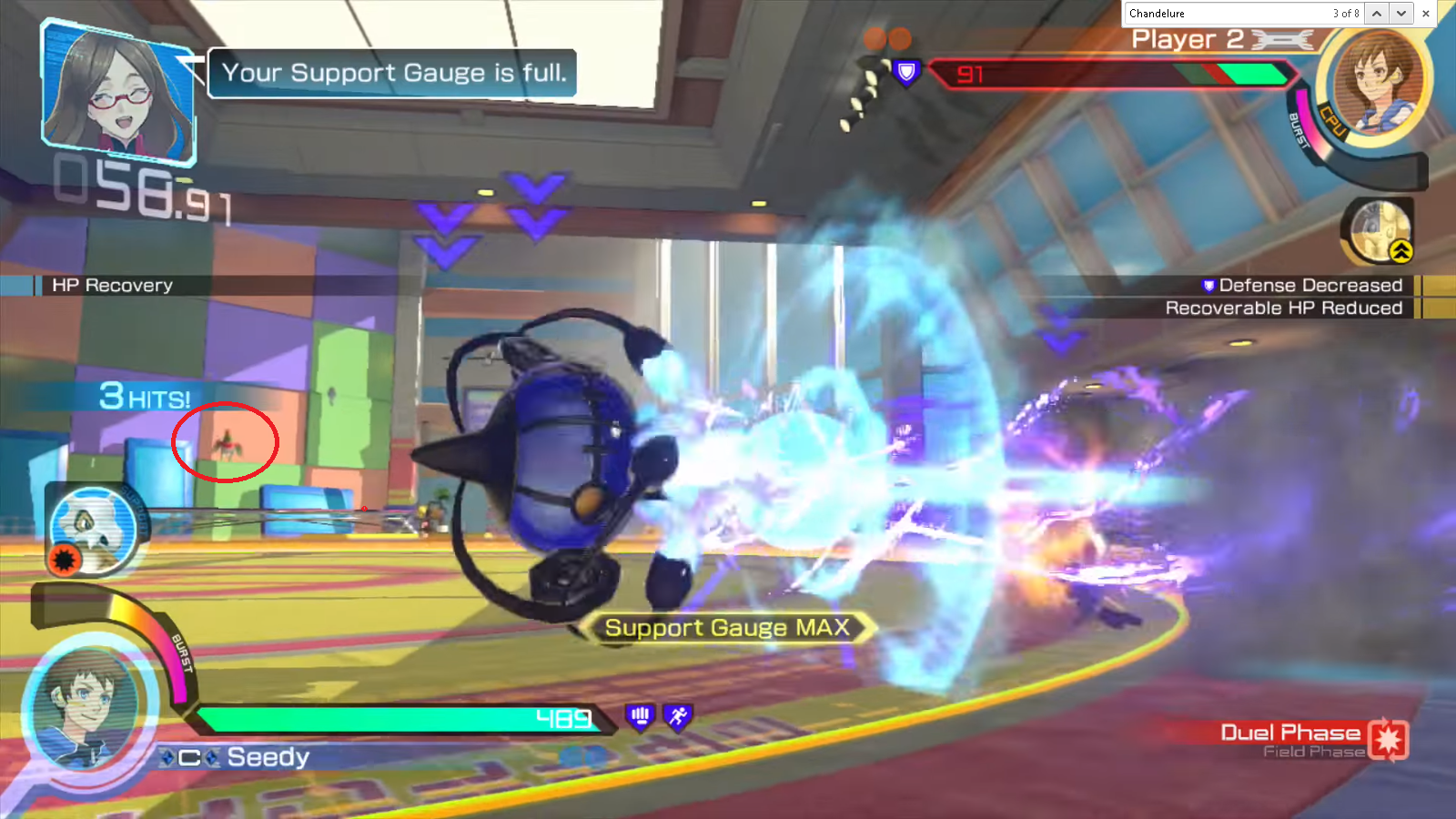Go to the previous search result
Image resolution: width=1456 pixels, height=819 pixels.
1377,14
